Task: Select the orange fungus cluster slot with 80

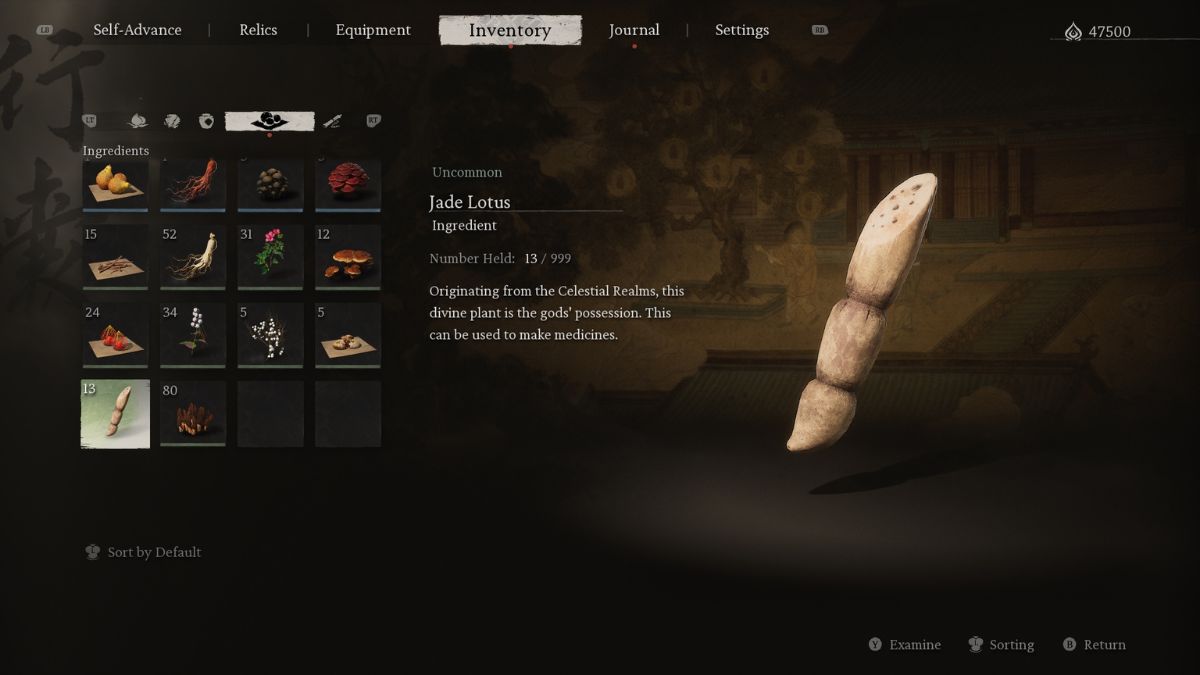Action: pyautogui.click(x=193, y=414)
